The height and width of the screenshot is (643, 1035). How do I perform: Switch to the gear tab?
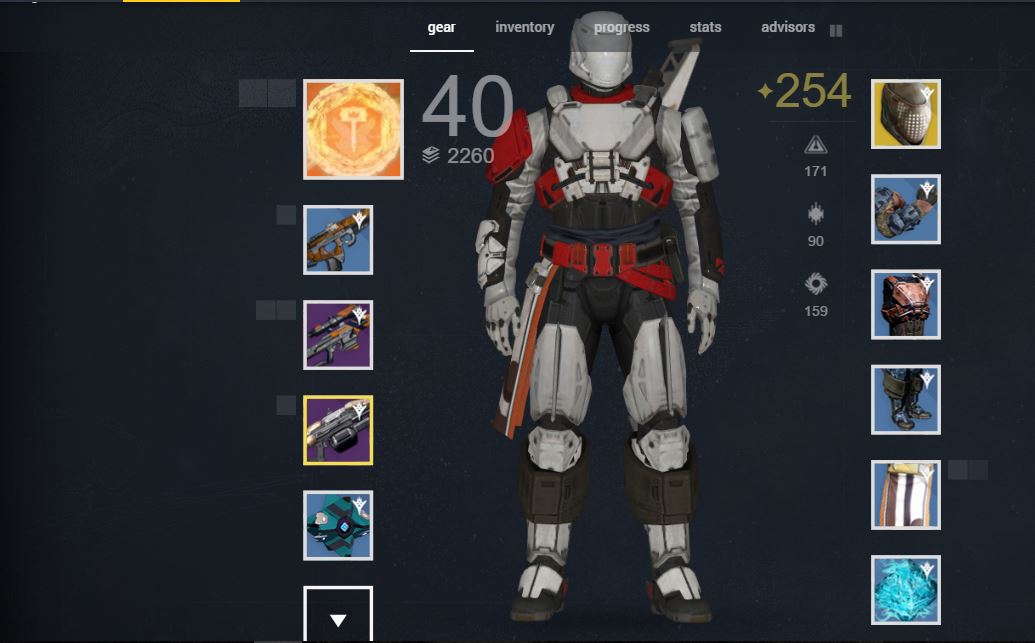(x=441, y=28)
